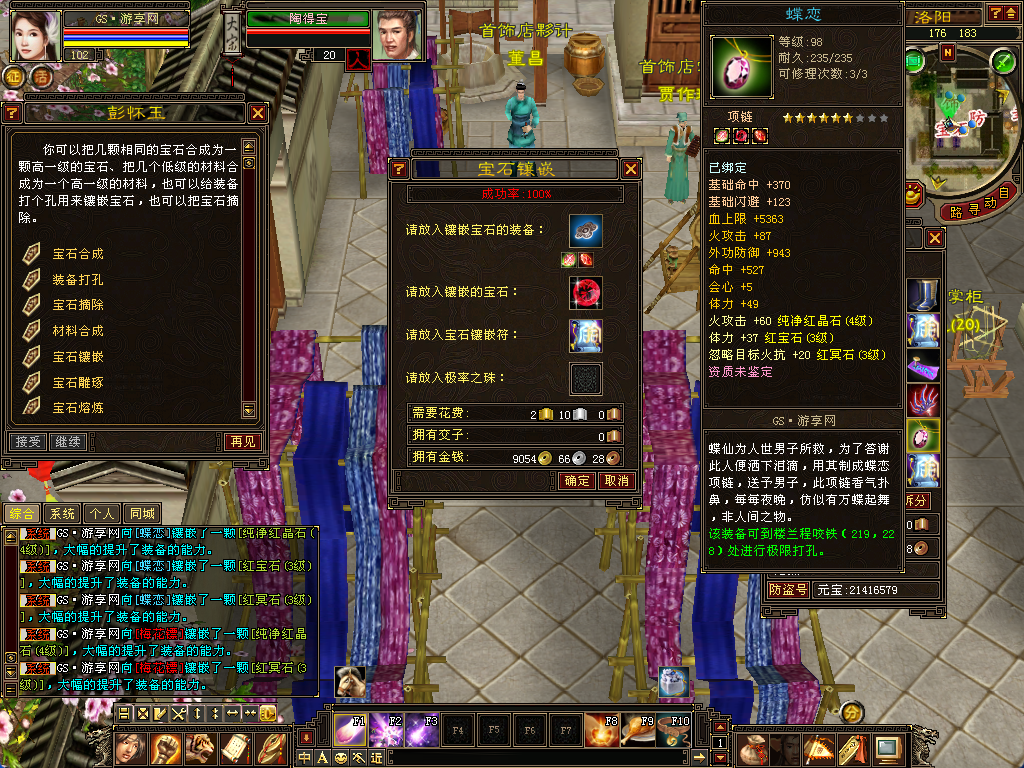Click the 再见 goodbye button

coord(242,441)
